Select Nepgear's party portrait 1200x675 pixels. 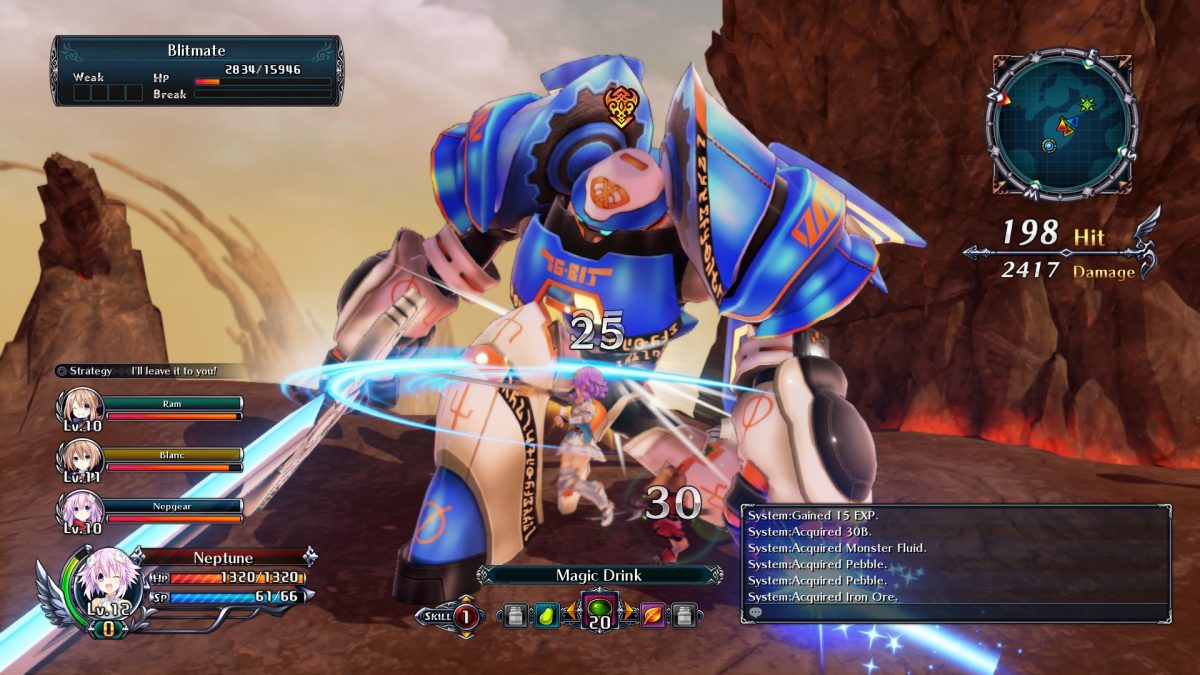point(80,508)
